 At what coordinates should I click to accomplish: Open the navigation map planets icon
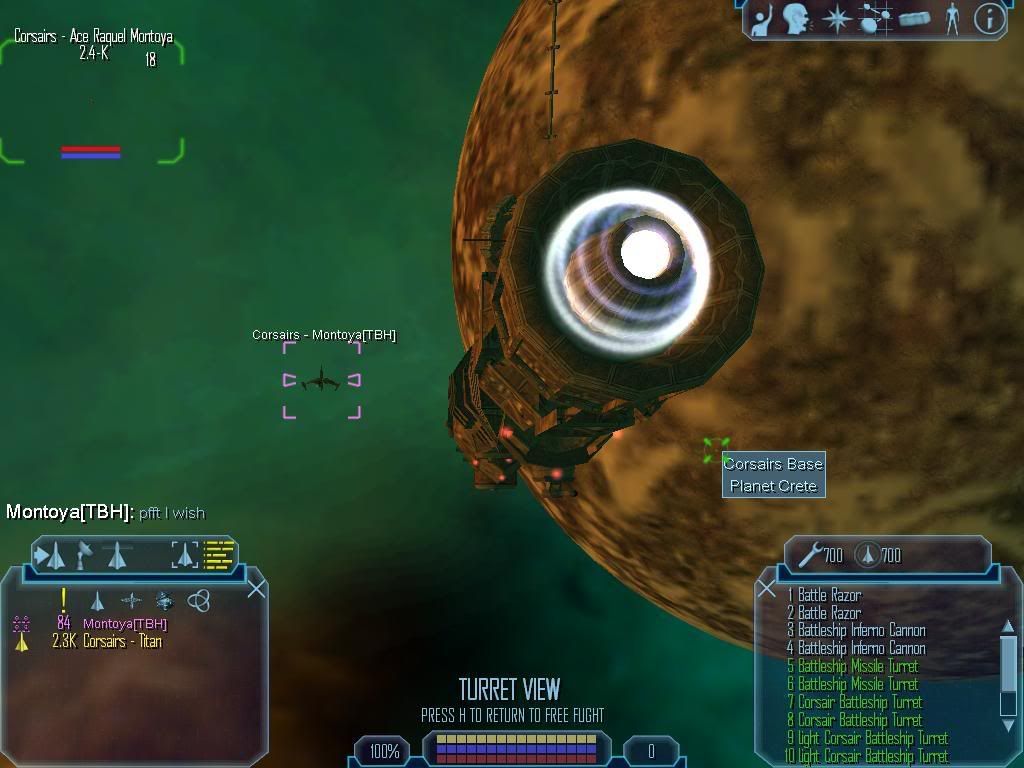pos(875,18)
